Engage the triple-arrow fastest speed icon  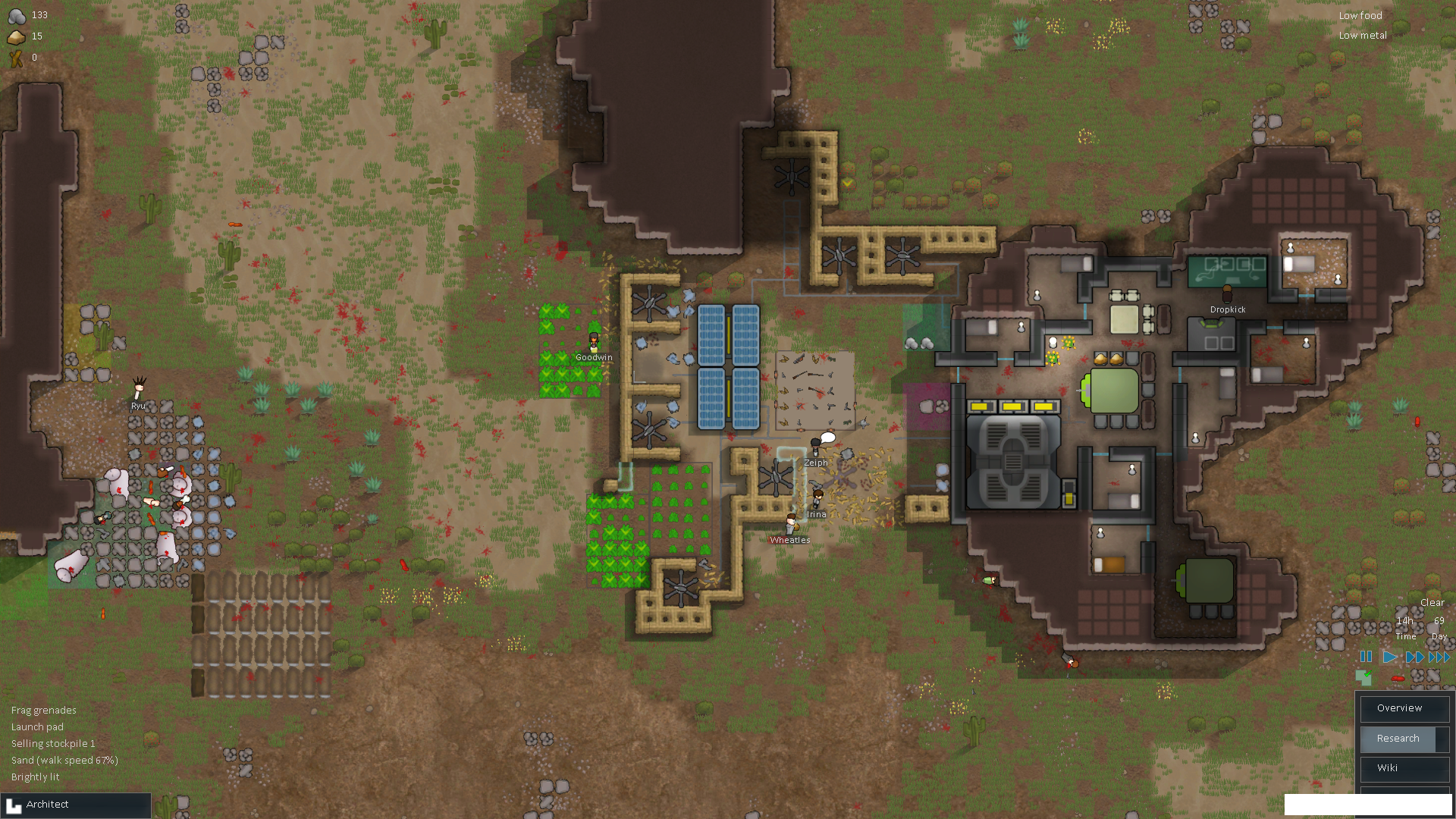click(1439, 657)
